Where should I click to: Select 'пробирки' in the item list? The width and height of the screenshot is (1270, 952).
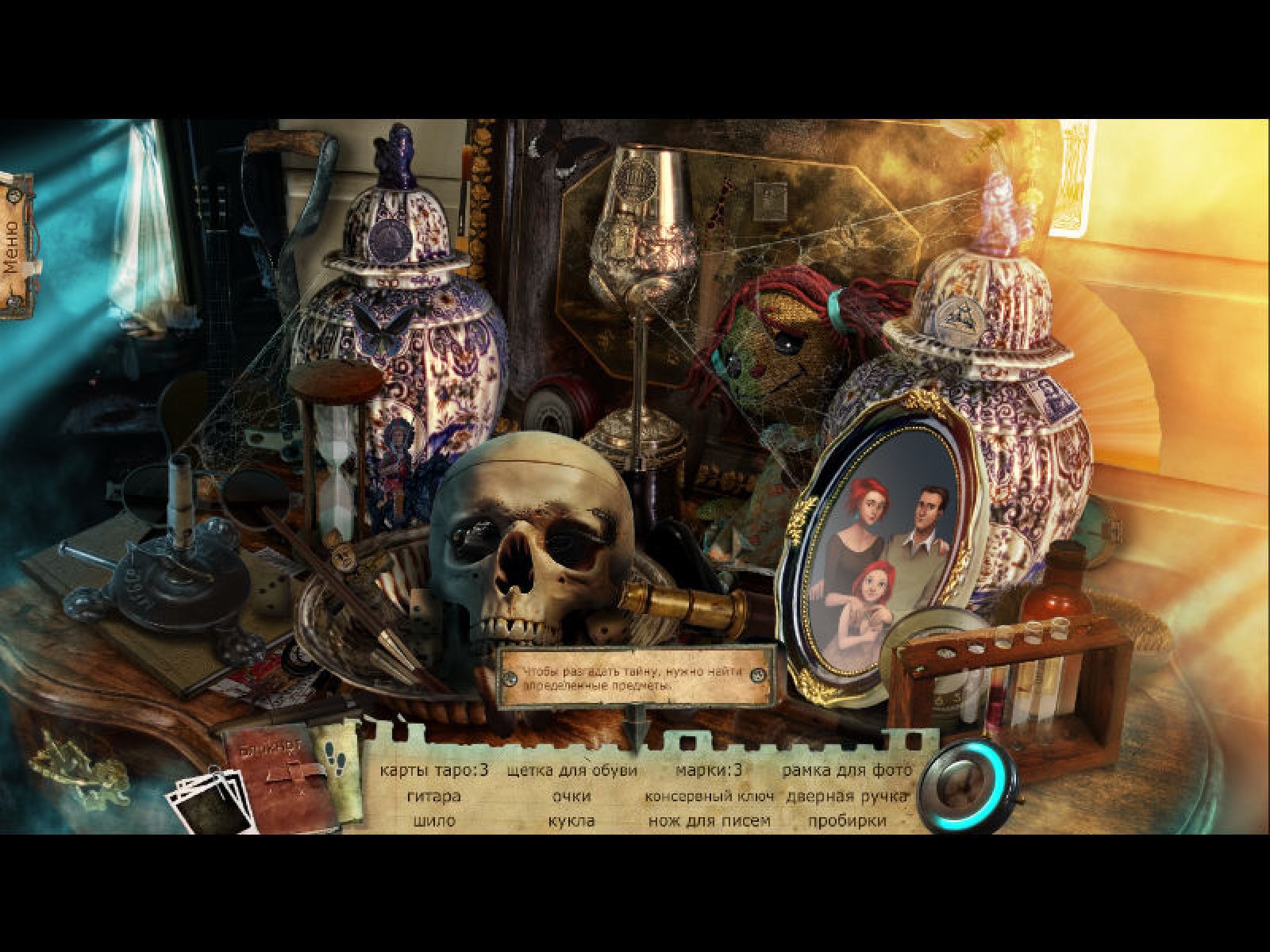tap(846, 821)
